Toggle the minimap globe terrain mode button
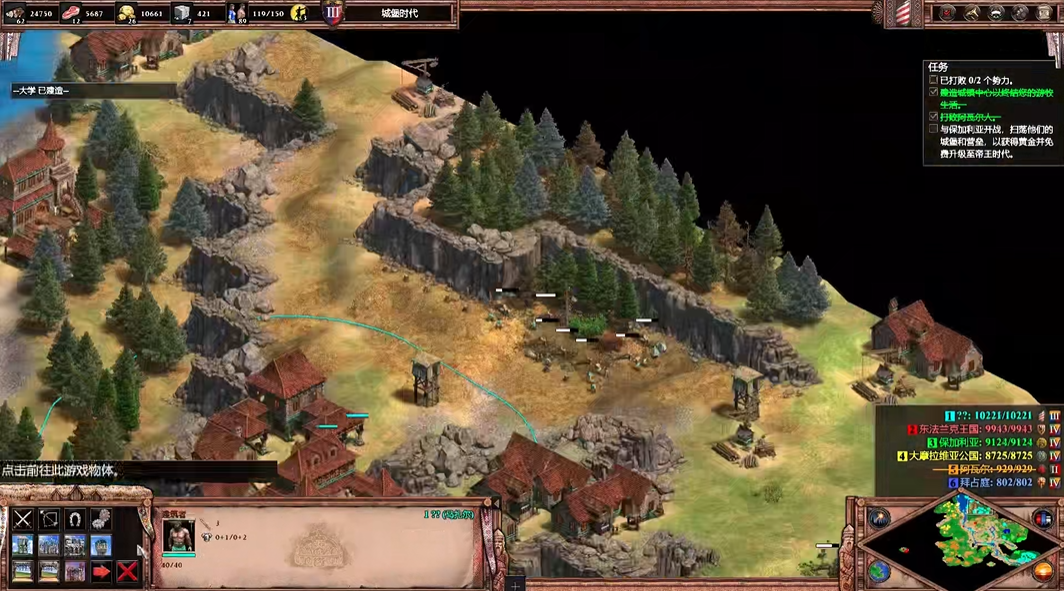This screenshot has width=1064, height=591. coord(880,570)
